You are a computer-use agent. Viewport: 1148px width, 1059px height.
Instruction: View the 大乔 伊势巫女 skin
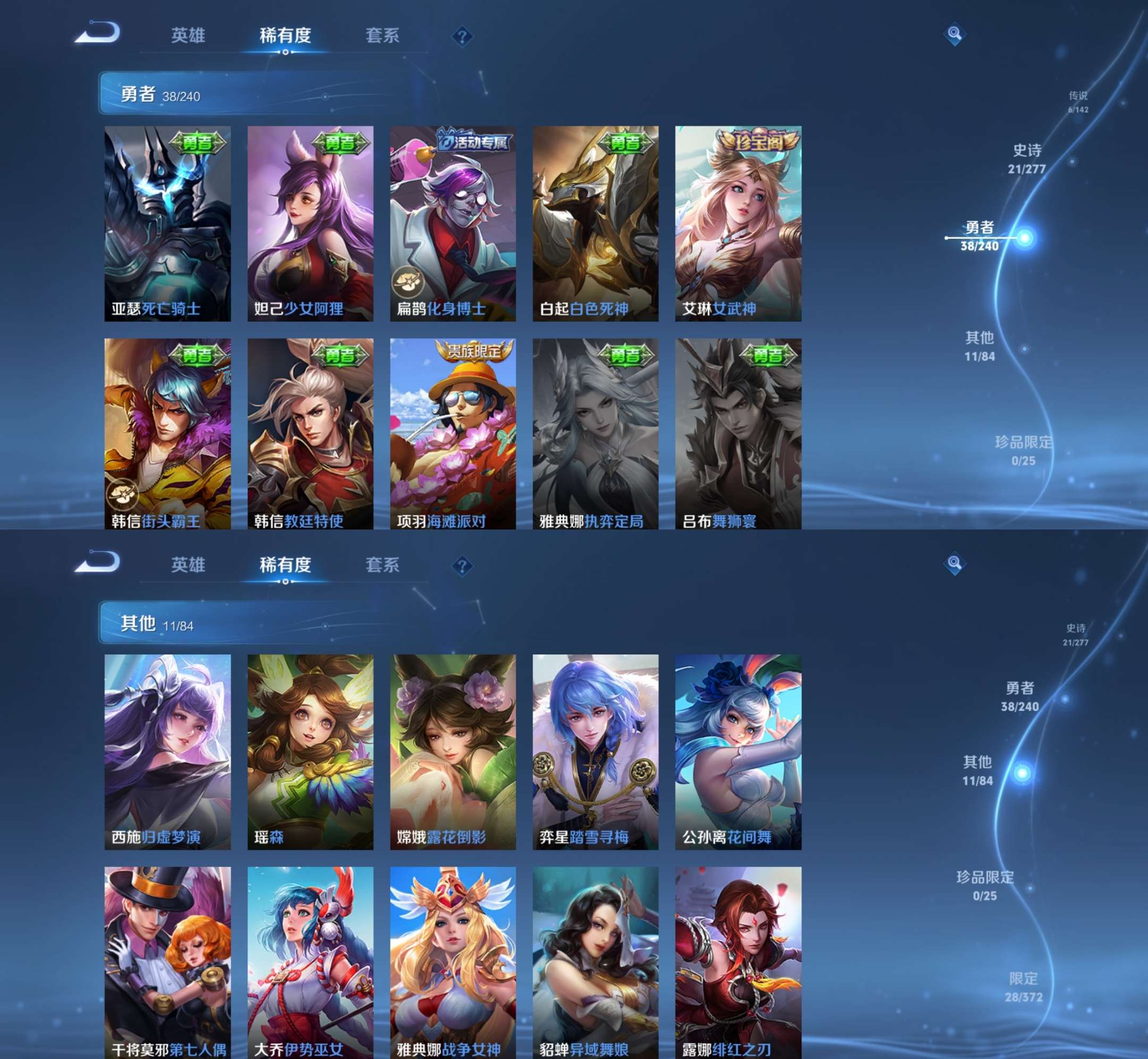(x=310, y=963)
